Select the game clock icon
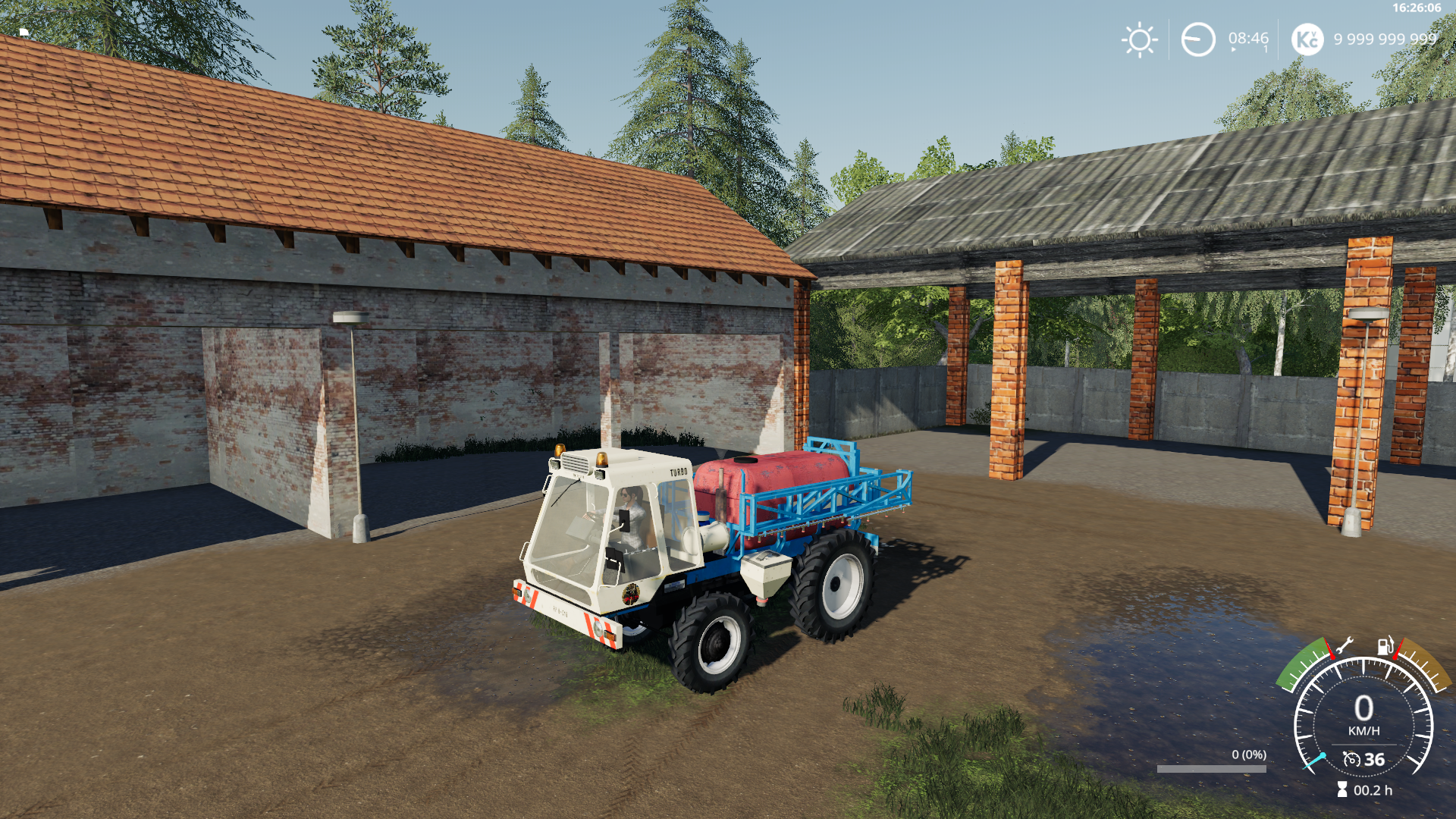Viewport: 1456px width, 819px height. (x=1198, y=39)
